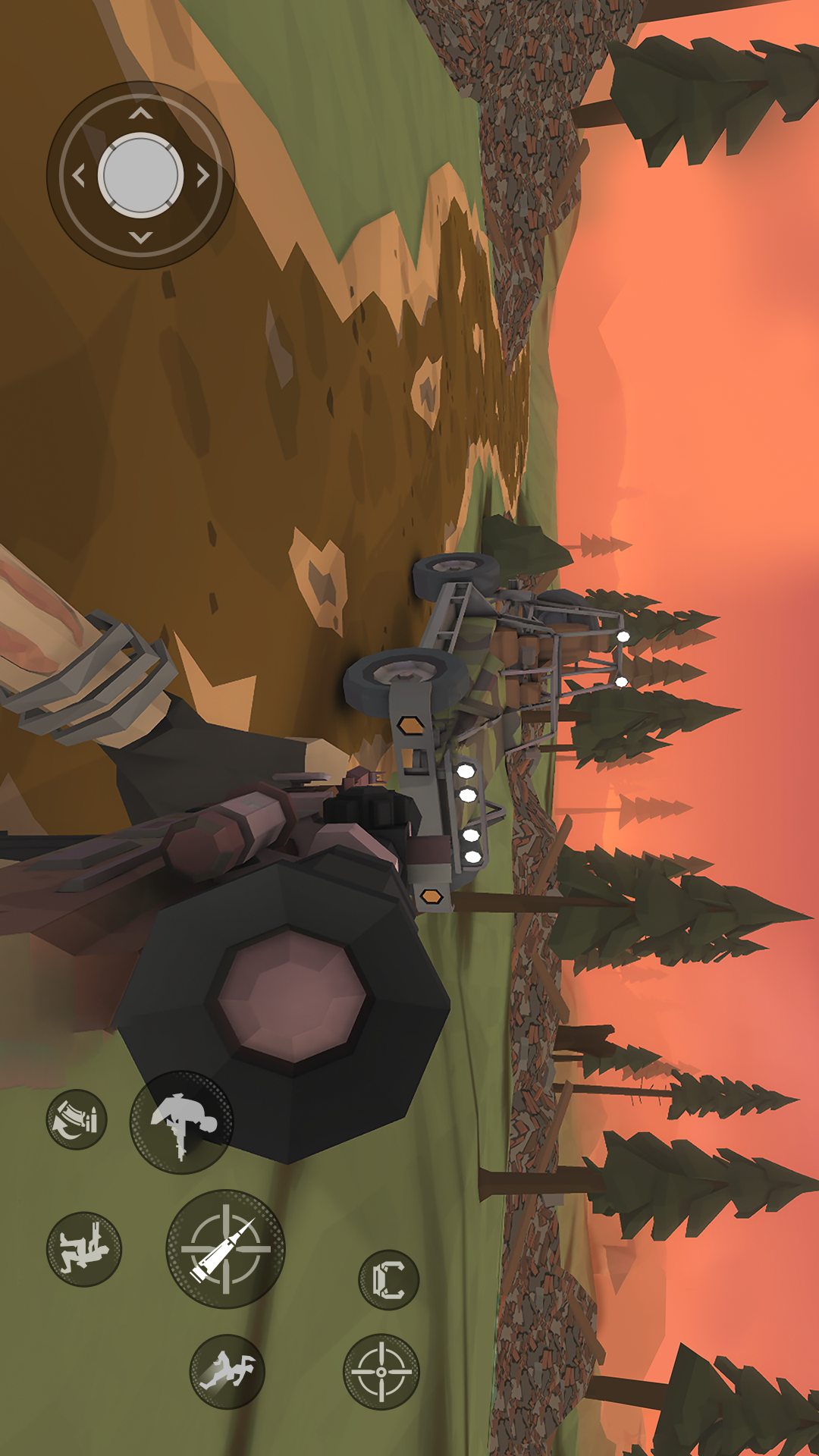This screenshot has width=819, height=1456.
Task: Select the bent-over soldier with rifle button
Action: pos(181,1122)
